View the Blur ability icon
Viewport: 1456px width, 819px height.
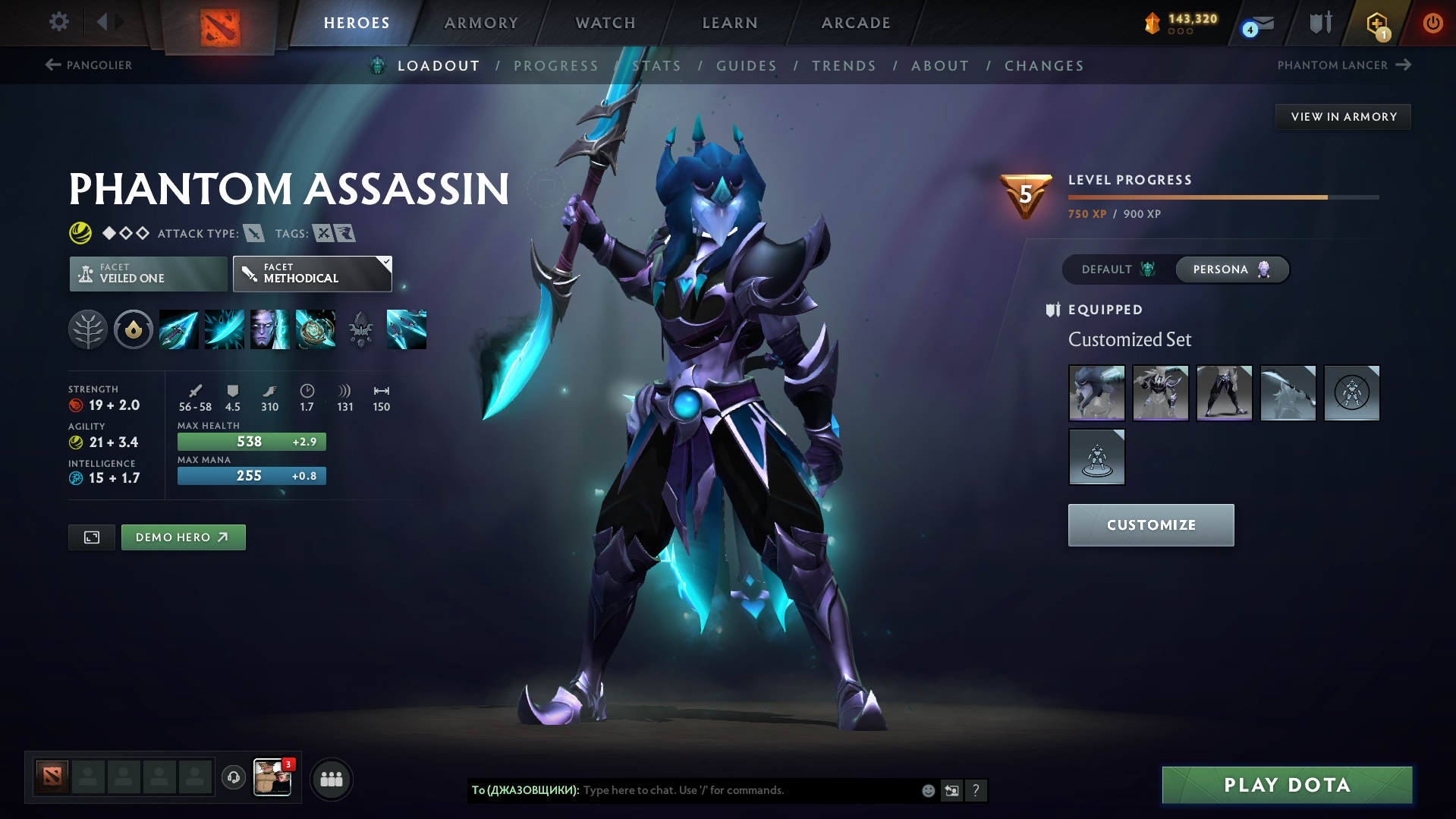click(270, 329)
